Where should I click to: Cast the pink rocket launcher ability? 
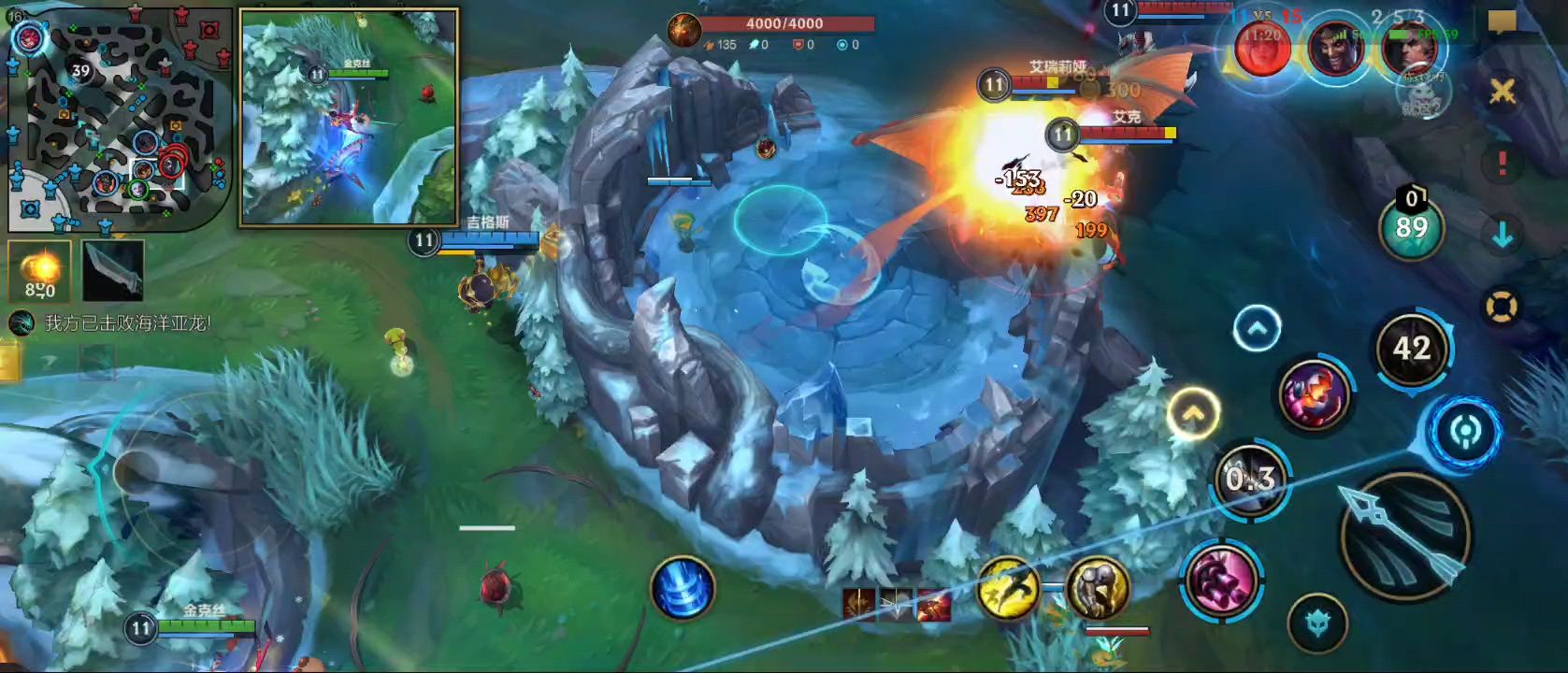point(1314,394)
